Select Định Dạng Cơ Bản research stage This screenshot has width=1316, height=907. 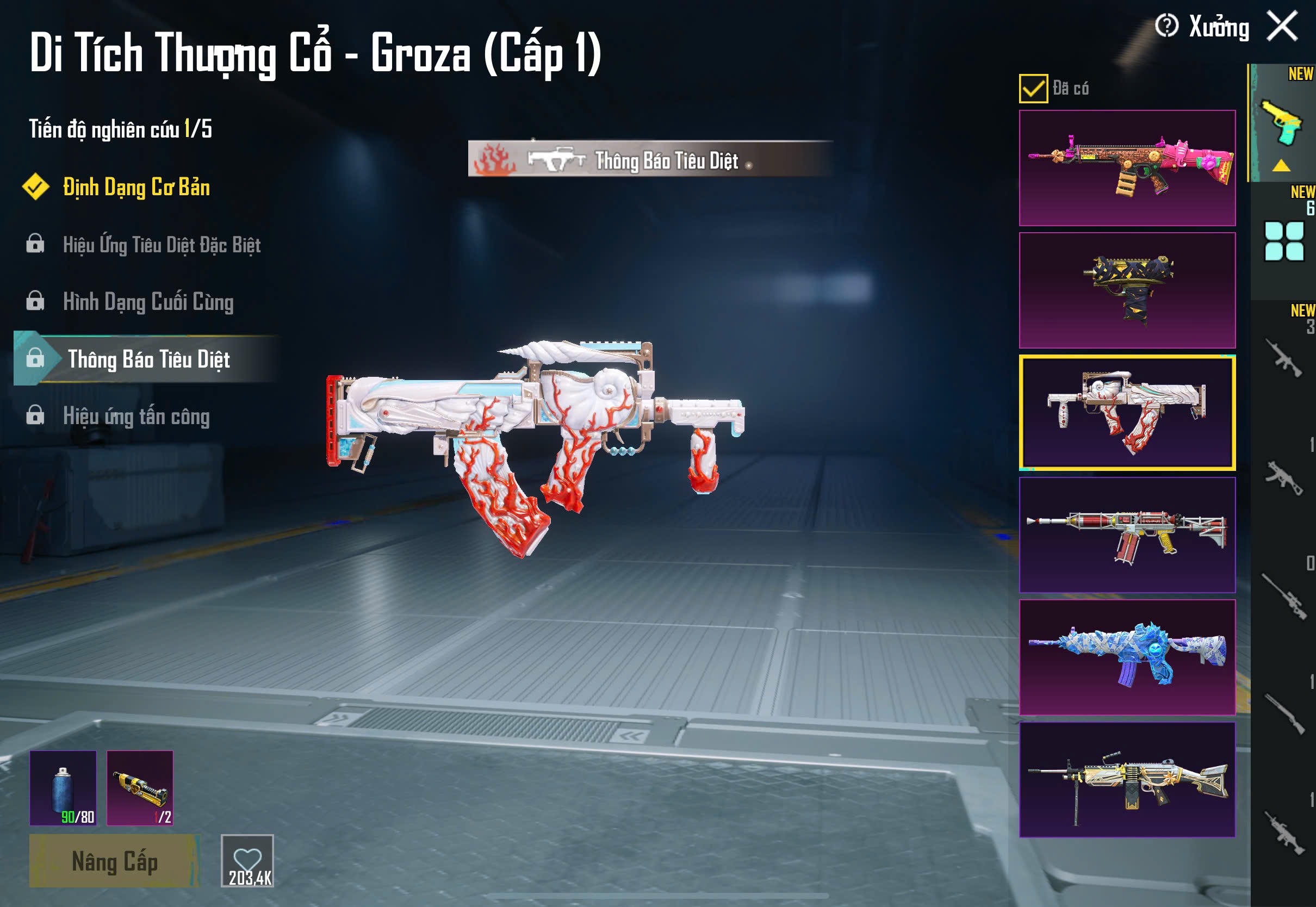click(136, 188)
